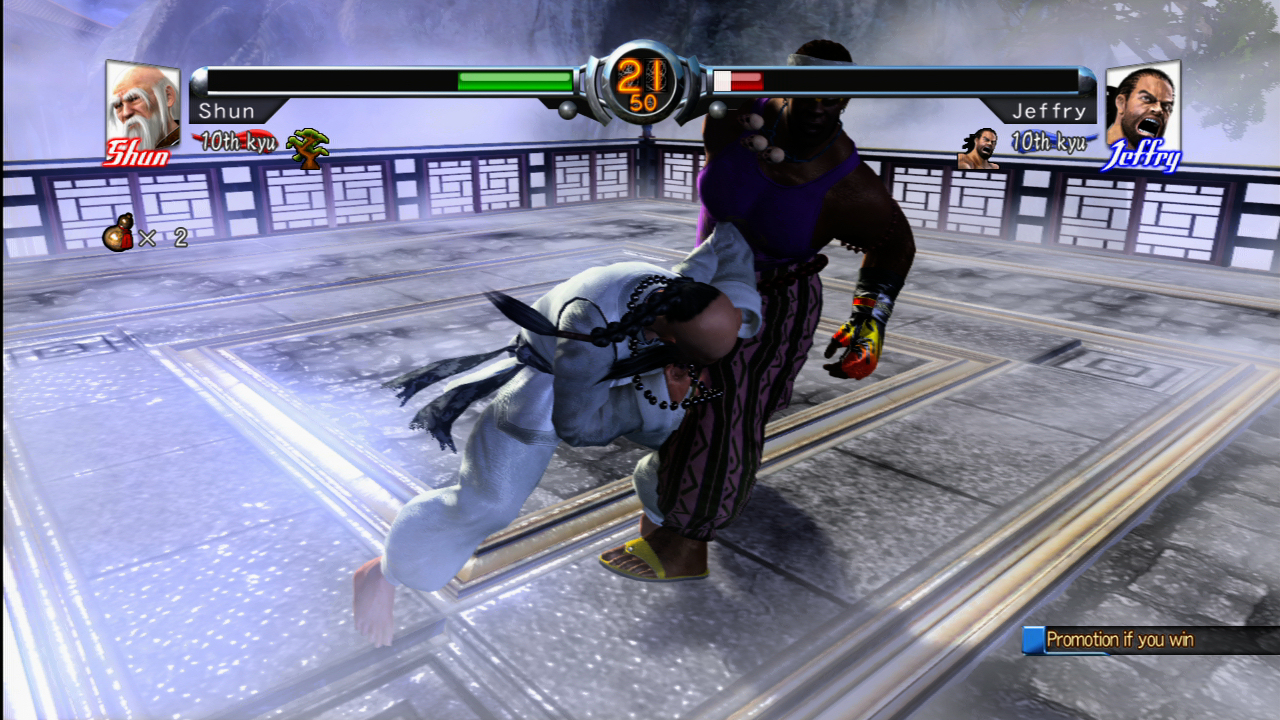The image size is (1280, 720).
Task: Click the round timer emblem
Action: (640, 85)
